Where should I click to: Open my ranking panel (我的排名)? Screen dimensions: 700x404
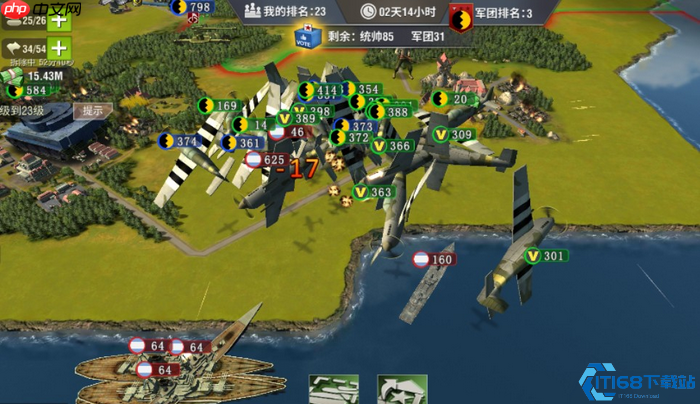(285, 11)
